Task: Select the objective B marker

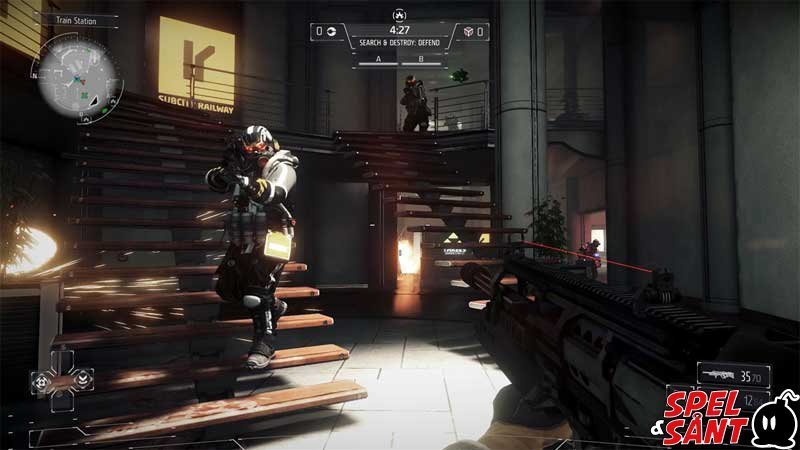Action: (421, 59)
